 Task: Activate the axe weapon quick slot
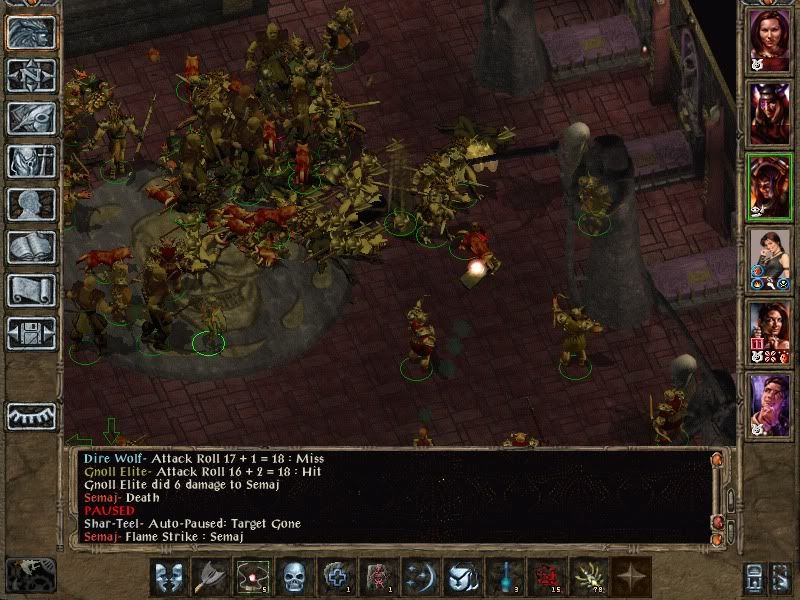tap(209, 577)
